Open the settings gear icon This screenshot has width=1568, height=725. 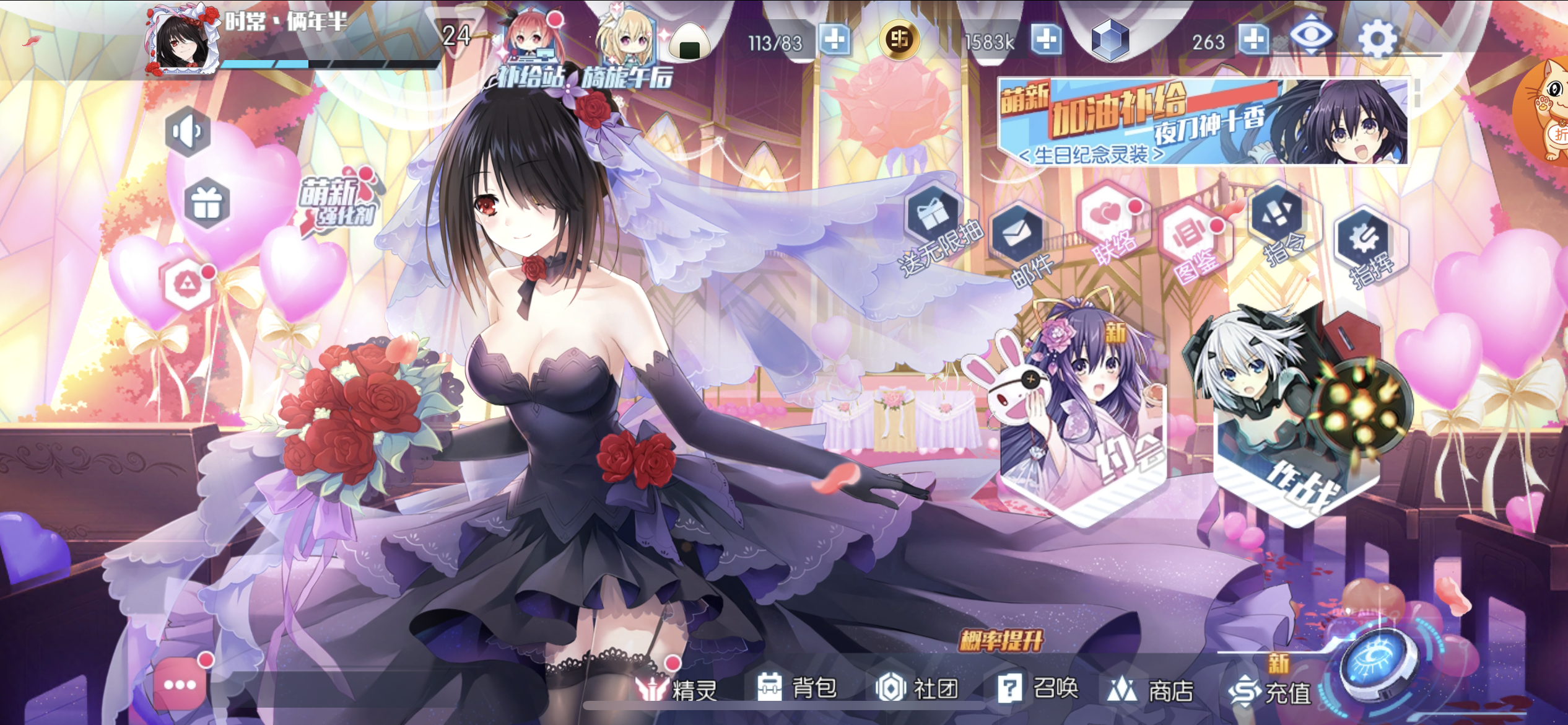click(1377, 40)
